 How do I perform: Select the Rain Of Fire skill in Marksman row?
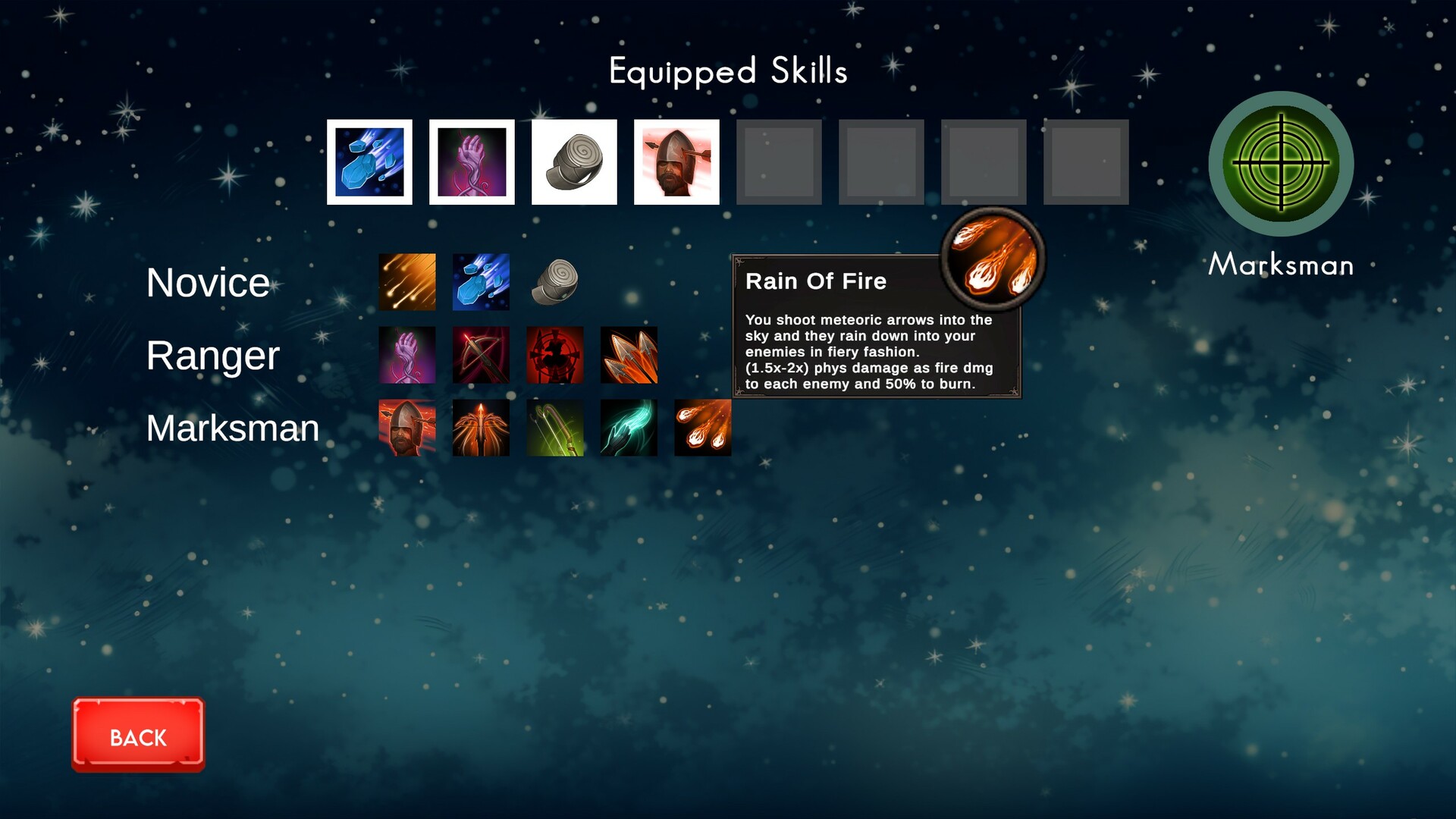(x=701, y=428)
